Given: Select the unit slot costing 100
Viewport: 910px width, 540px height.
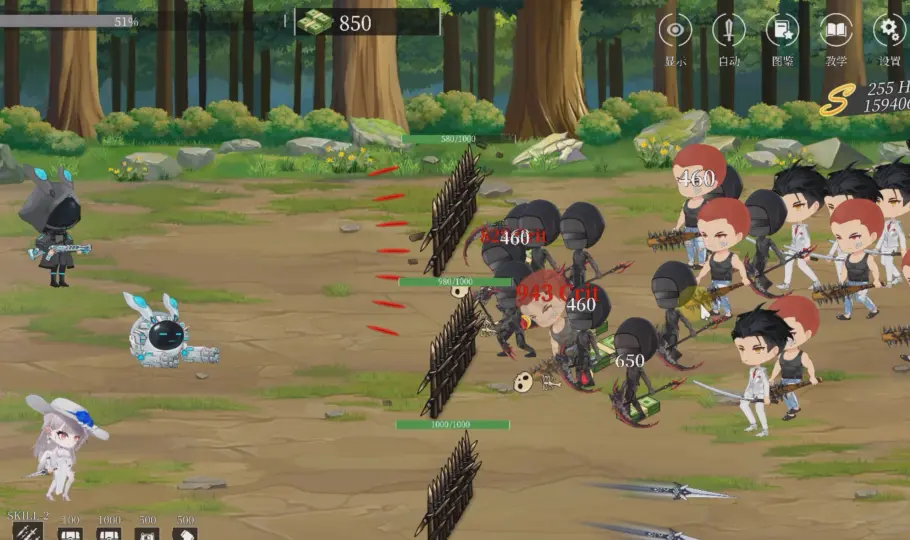Looking at the screenshot, I should click(70, 533).
